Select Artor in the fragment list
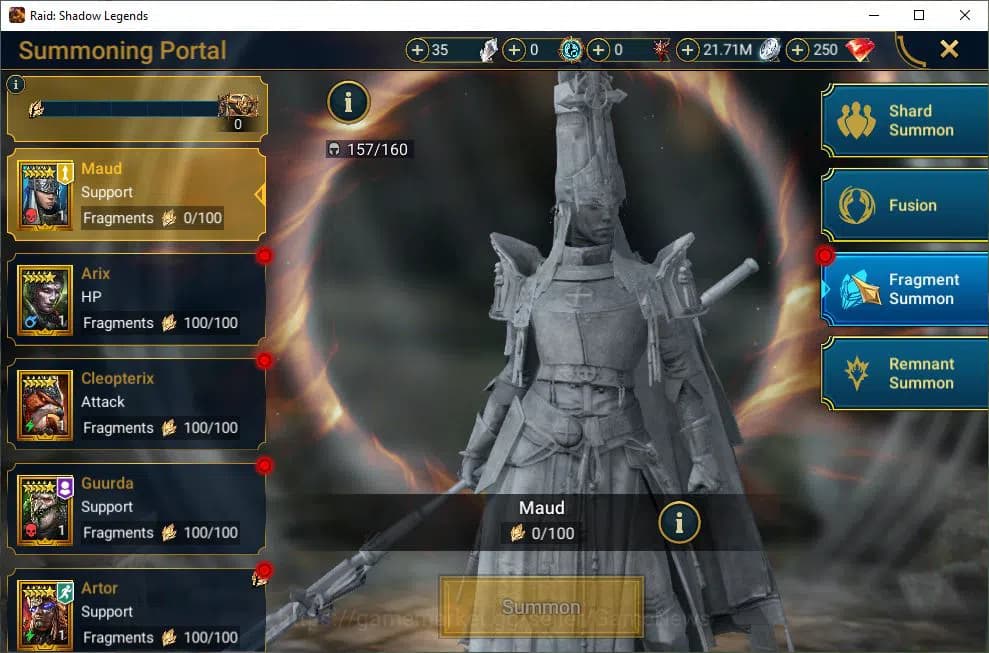Viewport: 989px width, 653px height. [136, 612]
